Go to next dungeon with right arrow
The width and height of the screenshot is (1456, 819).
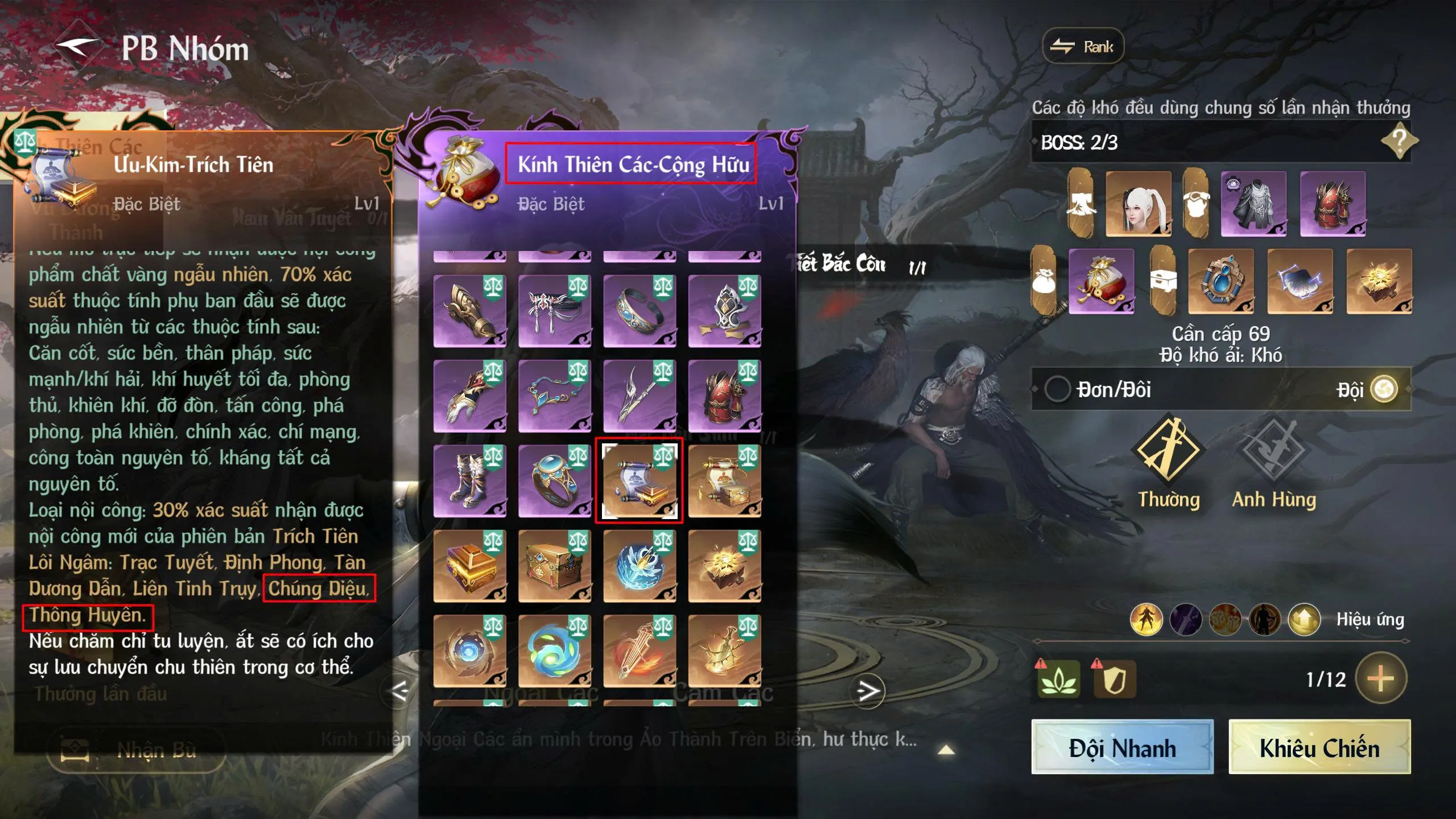coord(868,691)
